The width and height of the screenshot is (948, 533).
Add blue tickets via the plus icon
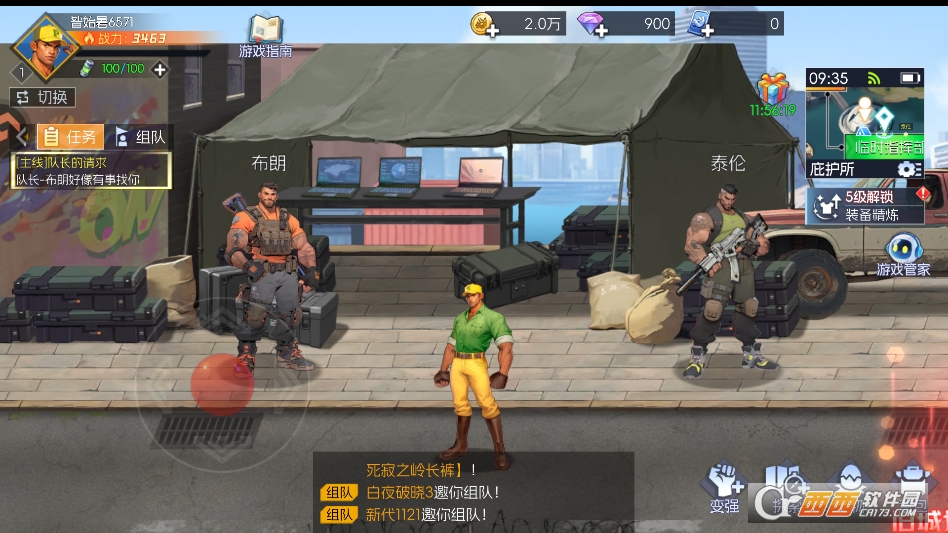[x=707, y=30]
